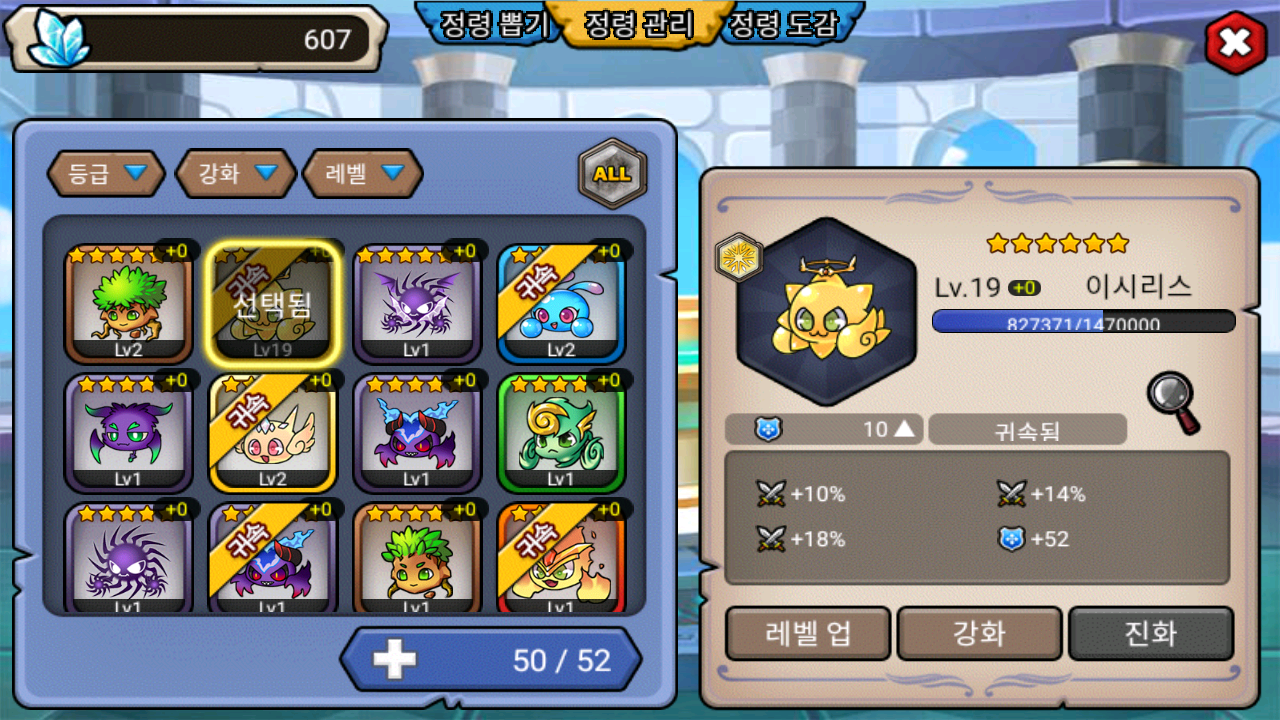Expand spirit slots with plus button

[394, 660]
